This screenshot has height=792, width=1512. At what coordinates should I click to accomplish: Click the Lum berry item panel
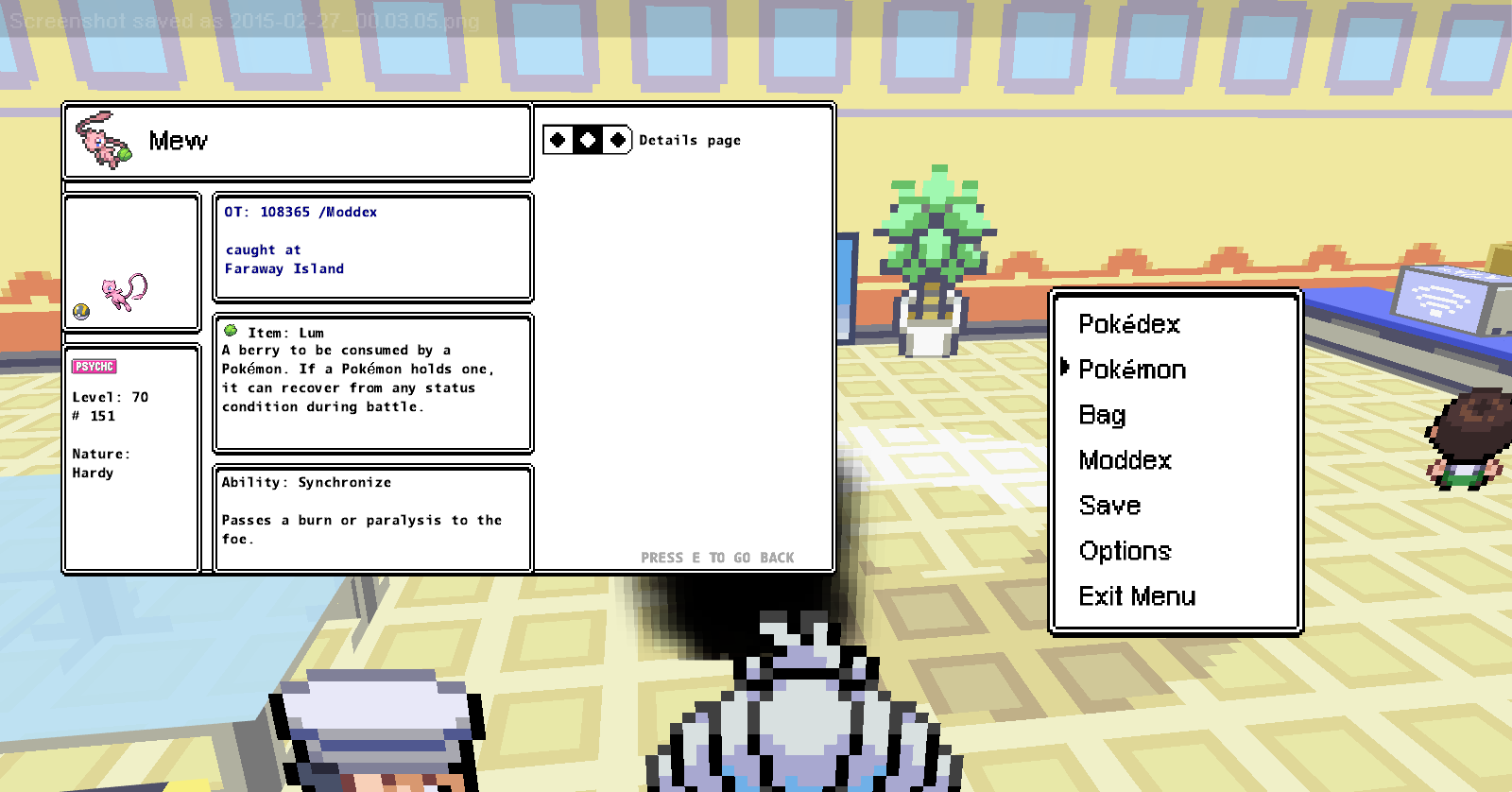click(373, 383)
